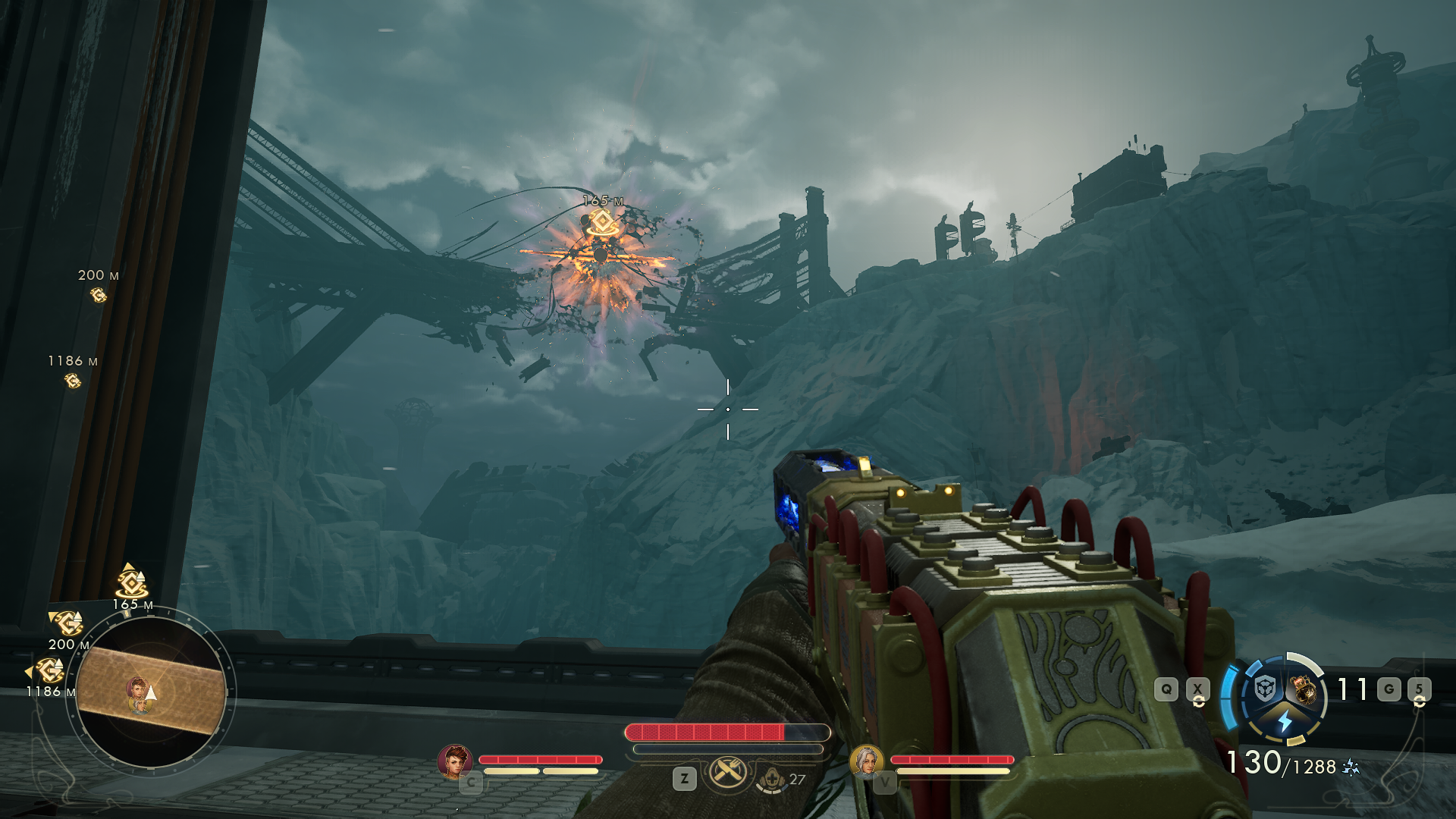Select the ornate grenade slot in the wheel
The image size is (1456, 819).
tap(1304, 689)
